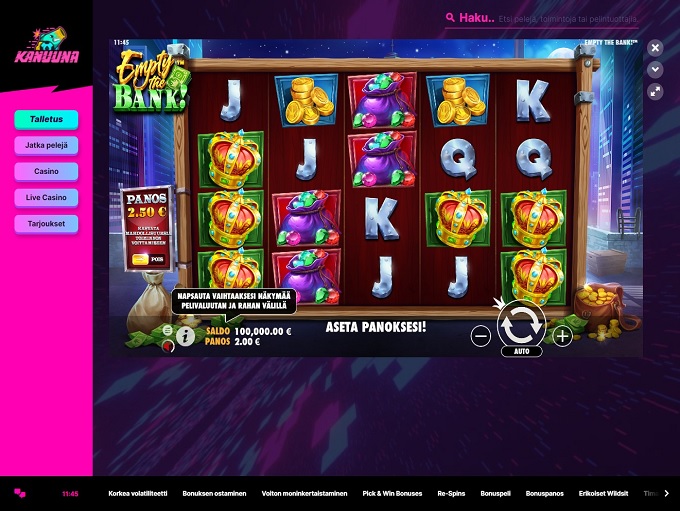
Task: Open the Kanuuna logo home link
Action: tap(45, 43)
